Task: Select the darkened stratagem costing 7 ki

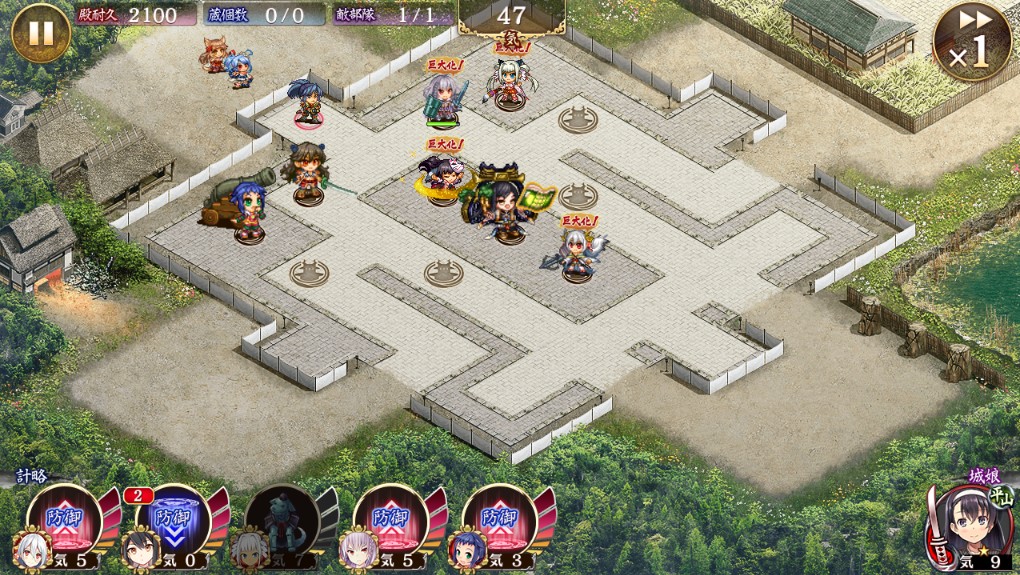Action: [x=281, y=522]
